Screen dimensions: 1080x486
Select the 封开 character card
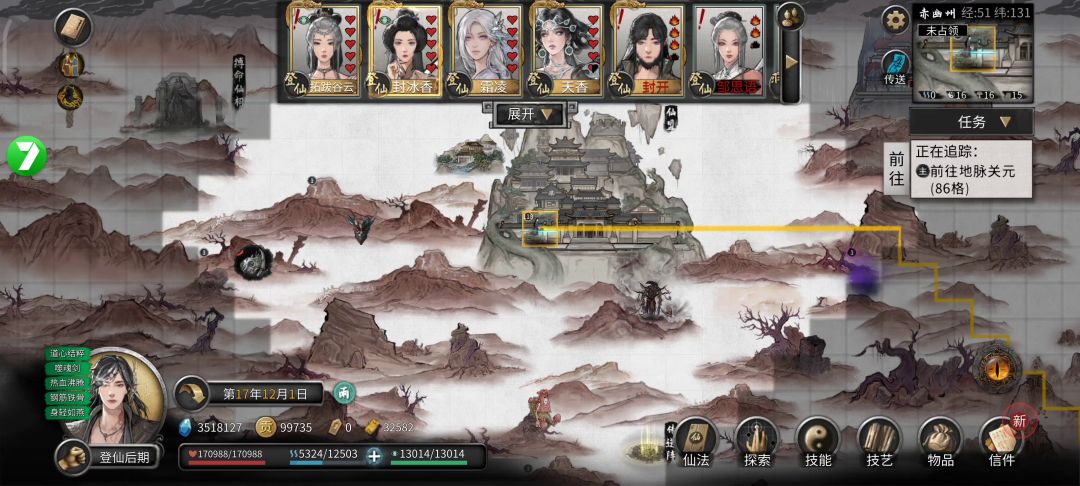click(648, 50)
